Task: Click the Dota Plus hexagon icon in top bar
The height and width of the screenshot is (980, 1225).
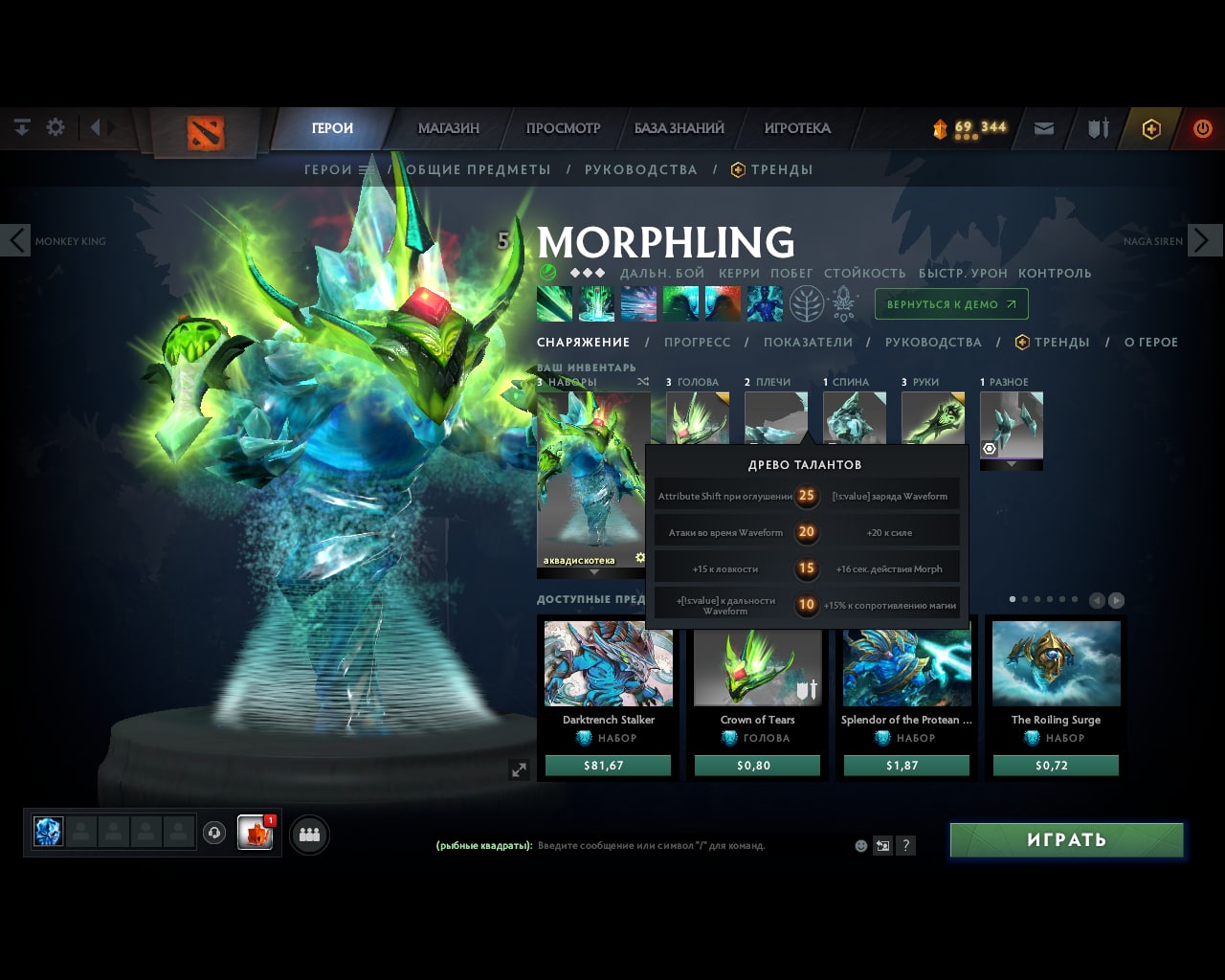Action: pos(1150,127)
